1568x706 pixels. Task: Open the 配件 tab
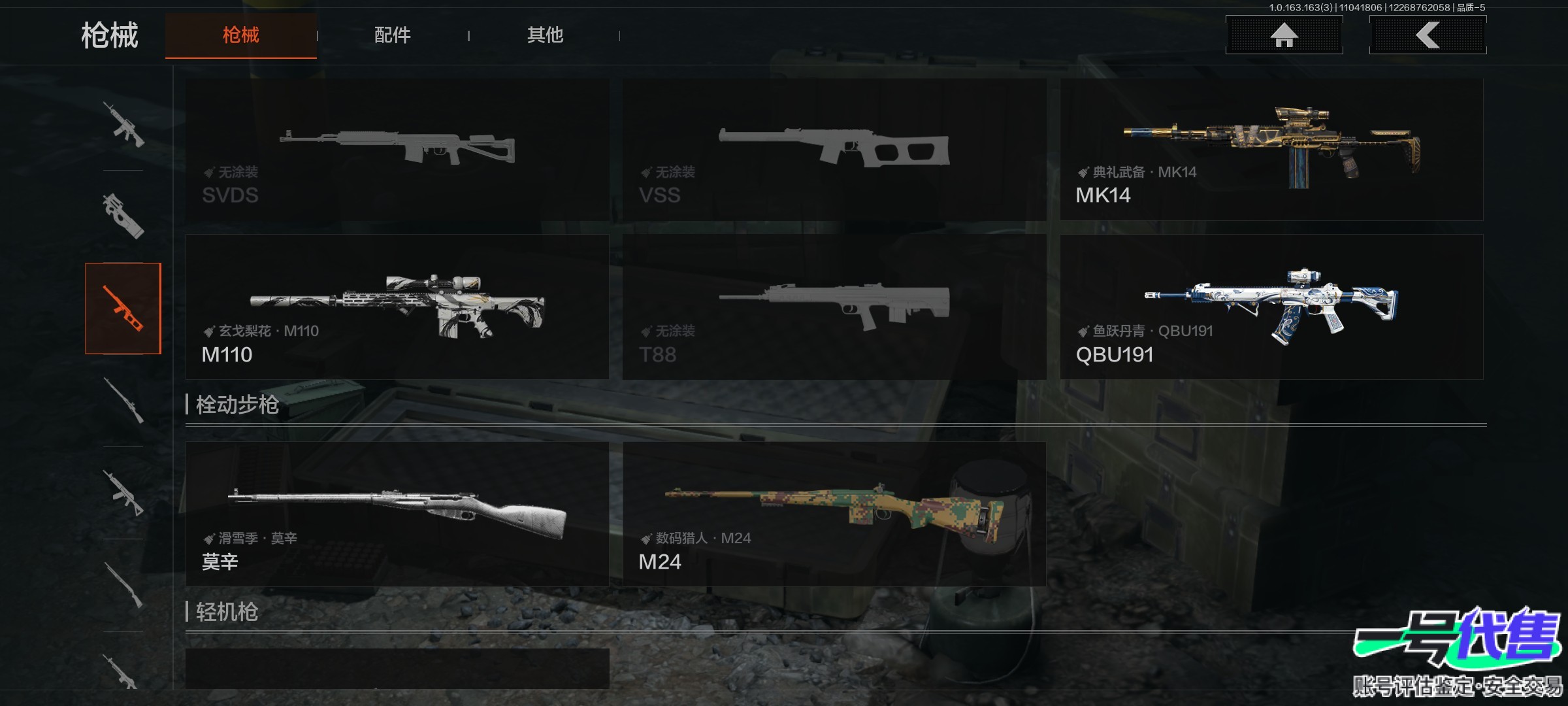click(x=392, y=35)
